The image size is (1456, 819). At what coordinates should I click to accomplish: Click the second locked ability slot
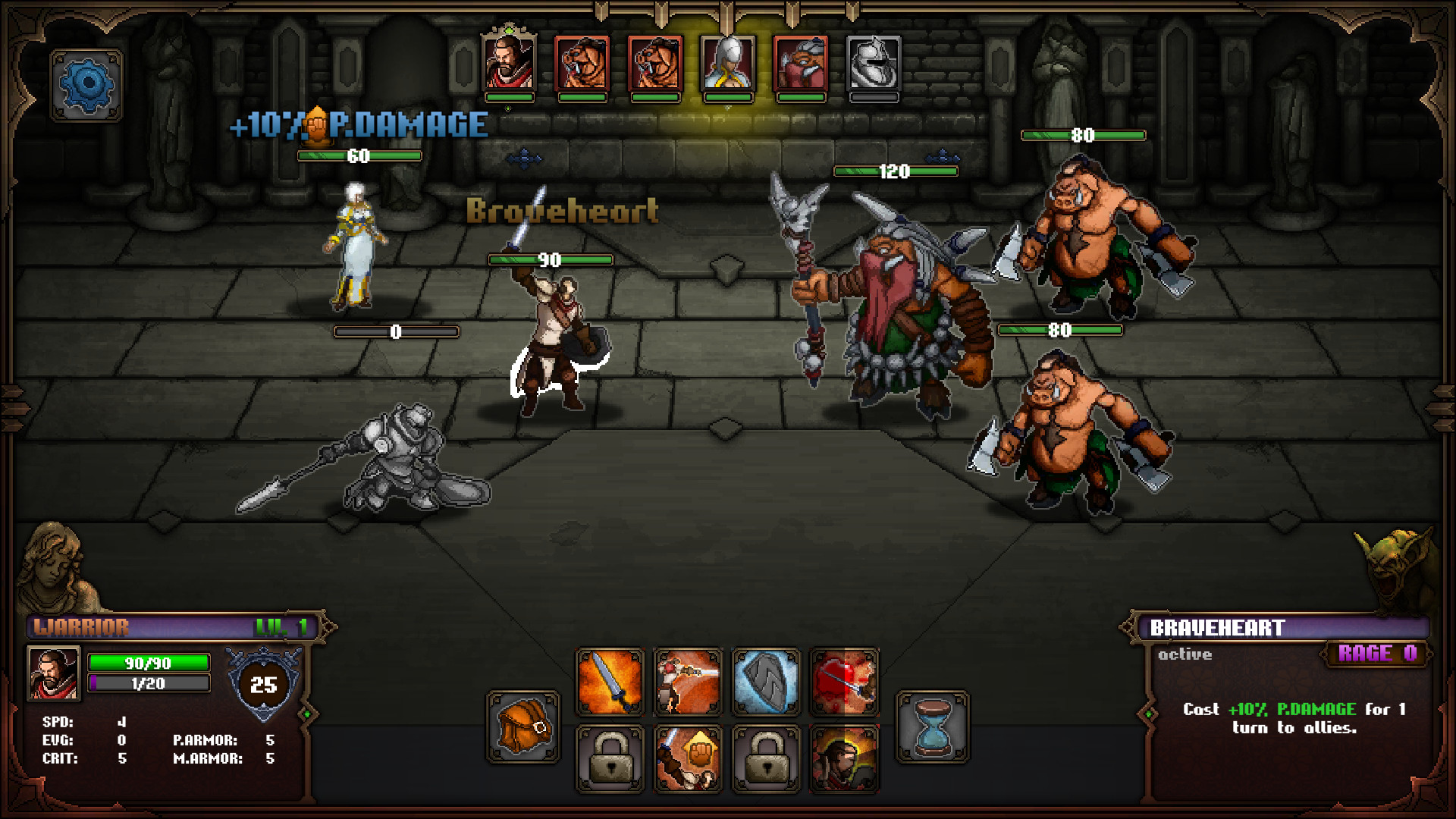pos(766,758)
